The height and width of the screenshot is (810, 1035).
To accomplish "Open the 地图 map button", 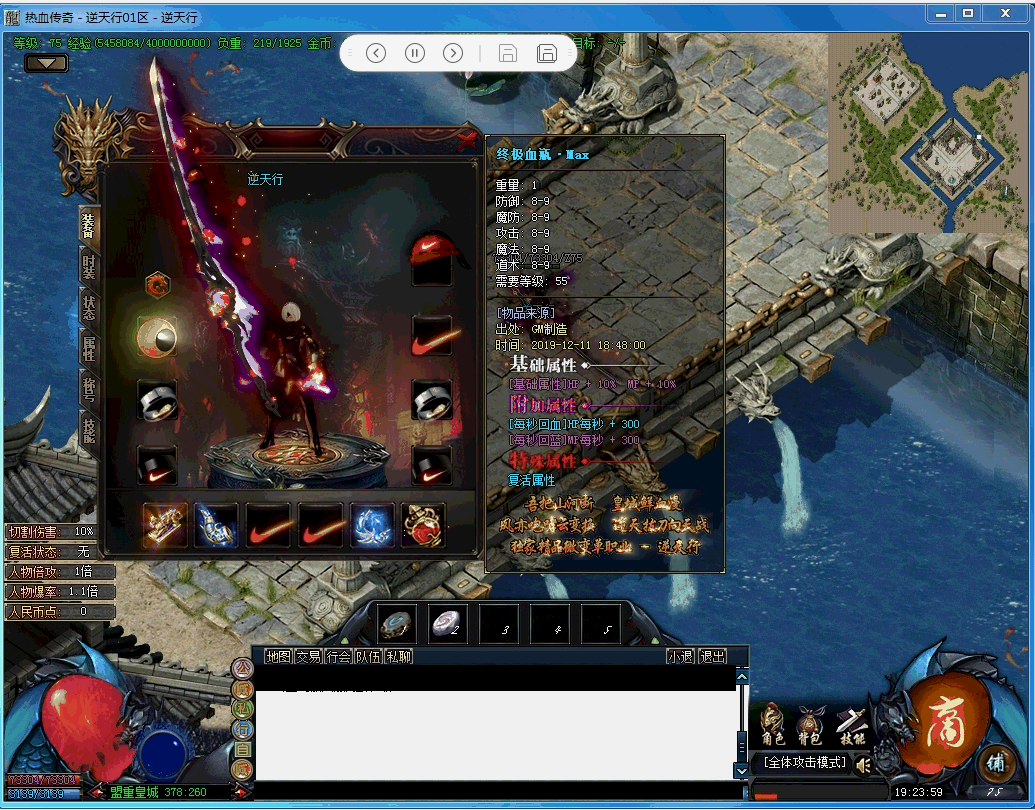I will (x=278, y=656).
